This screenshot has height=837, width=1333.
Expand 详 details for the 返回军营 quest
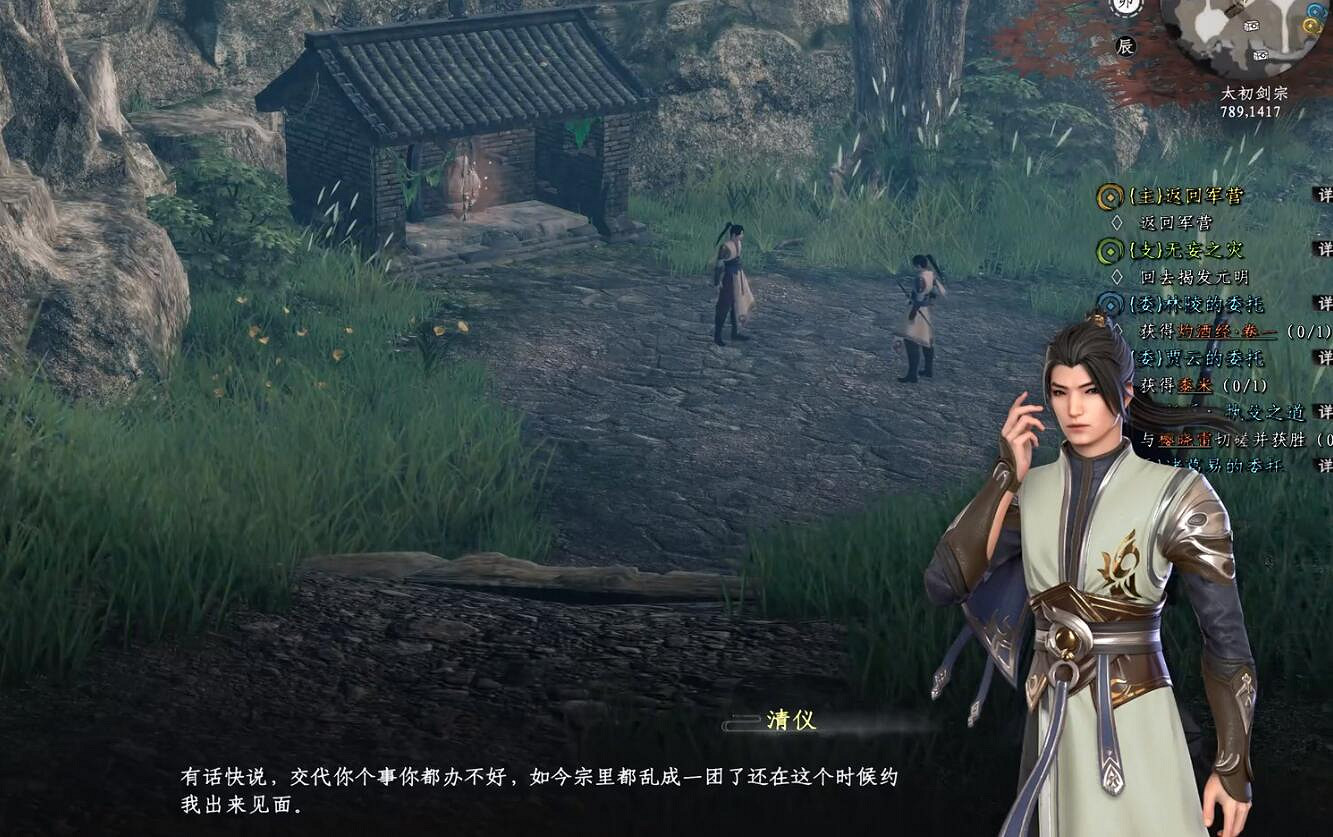[1326, 196]
